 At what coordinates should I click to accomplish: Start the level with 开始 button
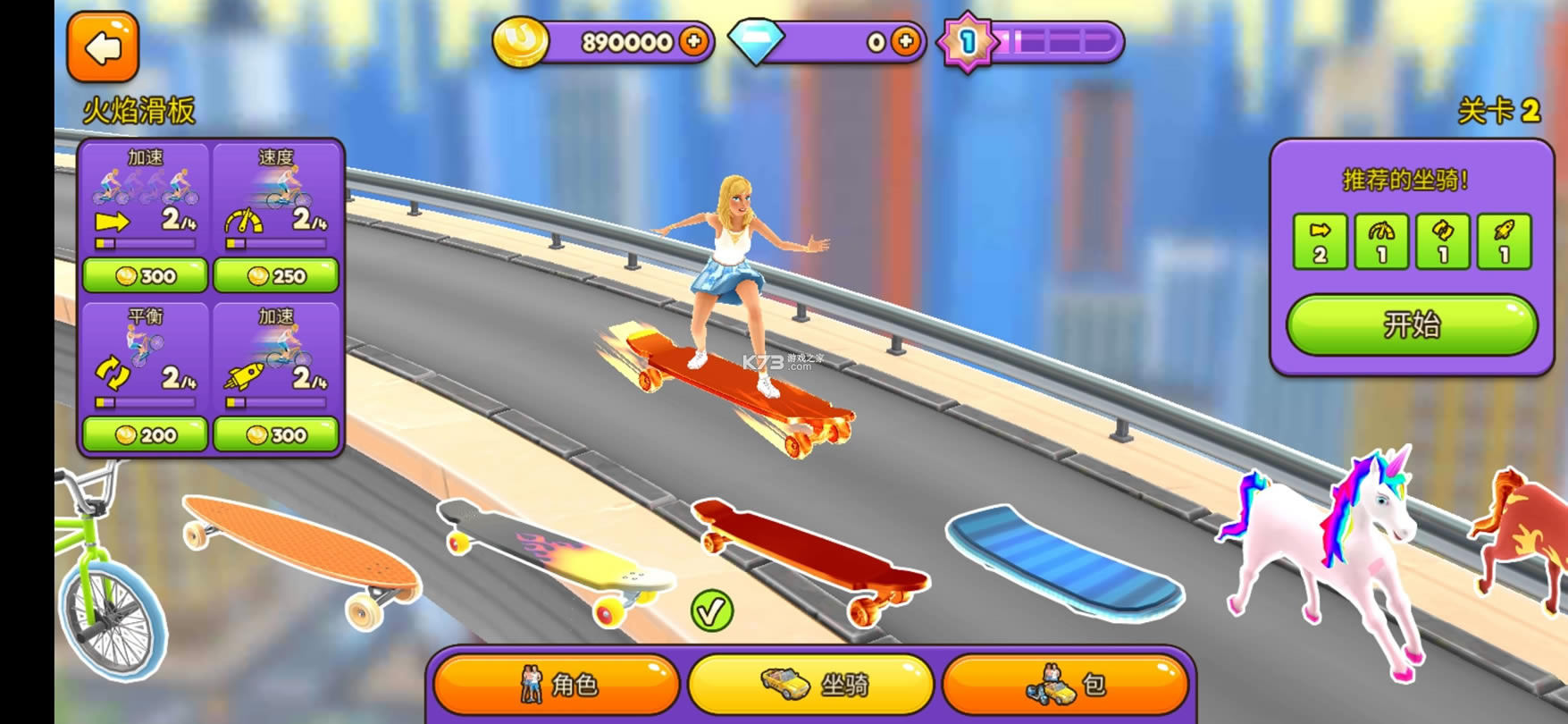[x=1412, y=324]
